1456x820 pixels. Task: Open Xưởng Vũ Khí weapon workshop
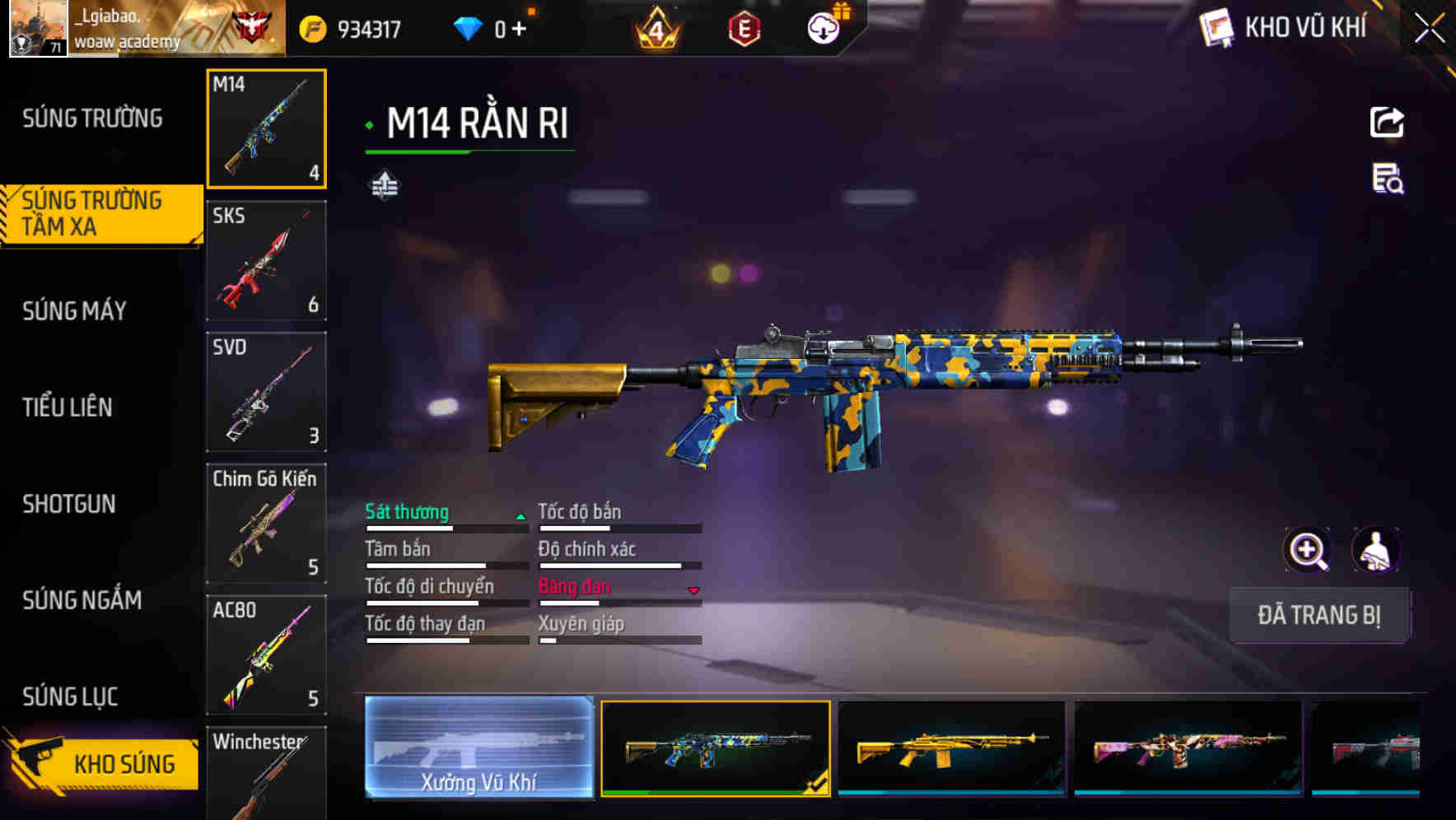(x=478, y=748)
